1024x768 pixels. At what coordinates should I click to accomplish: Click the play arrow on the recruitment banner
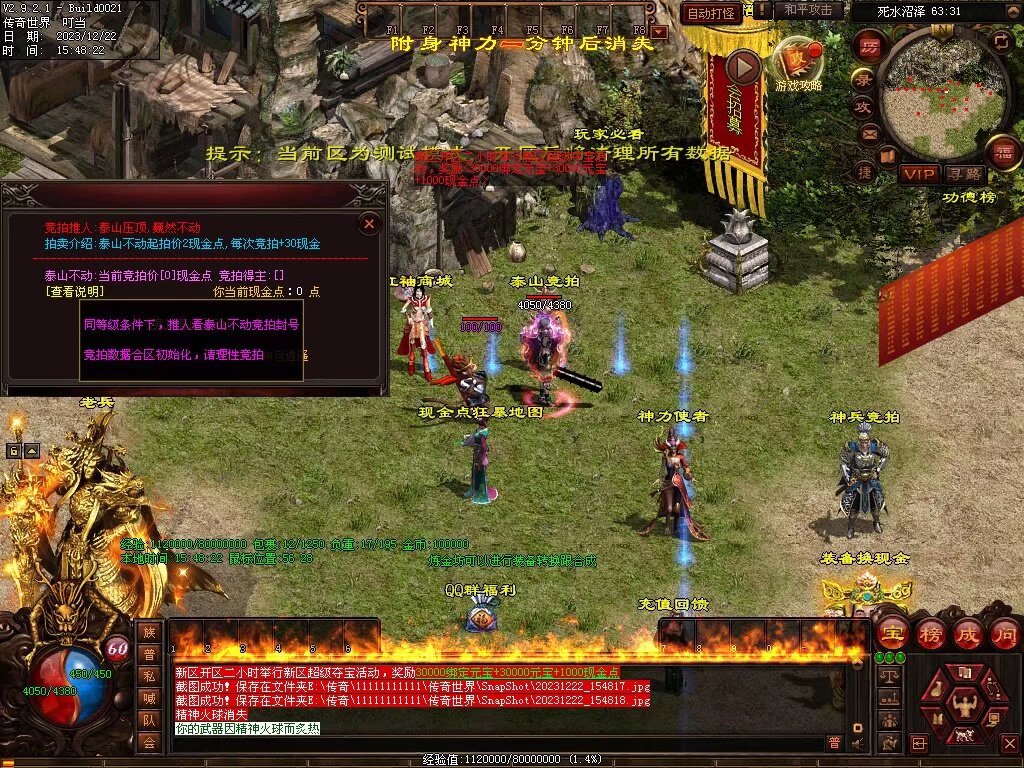(x=743, y=67)
